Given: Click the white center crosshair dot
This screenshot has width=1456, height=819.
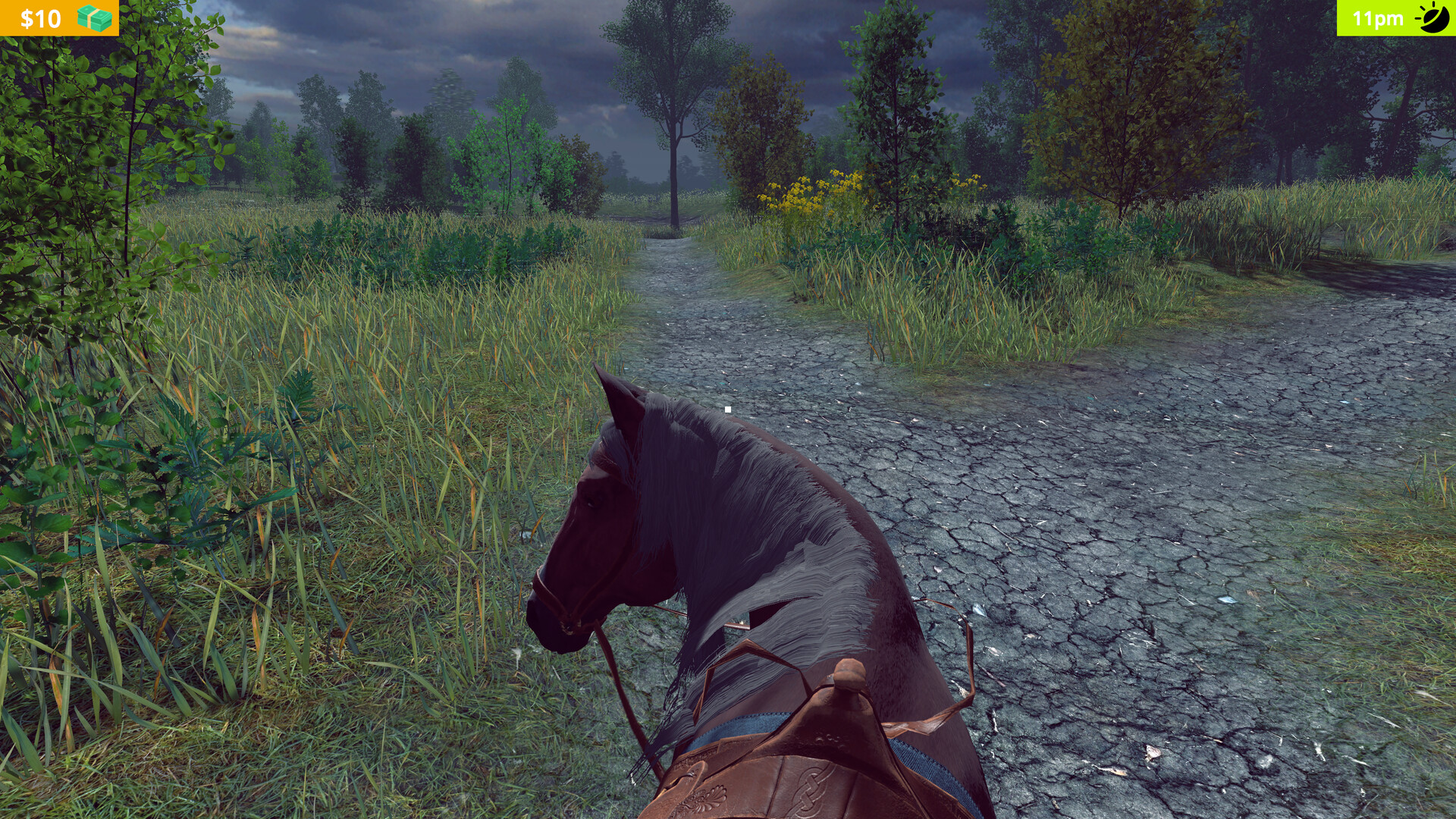Looking at the screenshot, I should coord(728,409).
